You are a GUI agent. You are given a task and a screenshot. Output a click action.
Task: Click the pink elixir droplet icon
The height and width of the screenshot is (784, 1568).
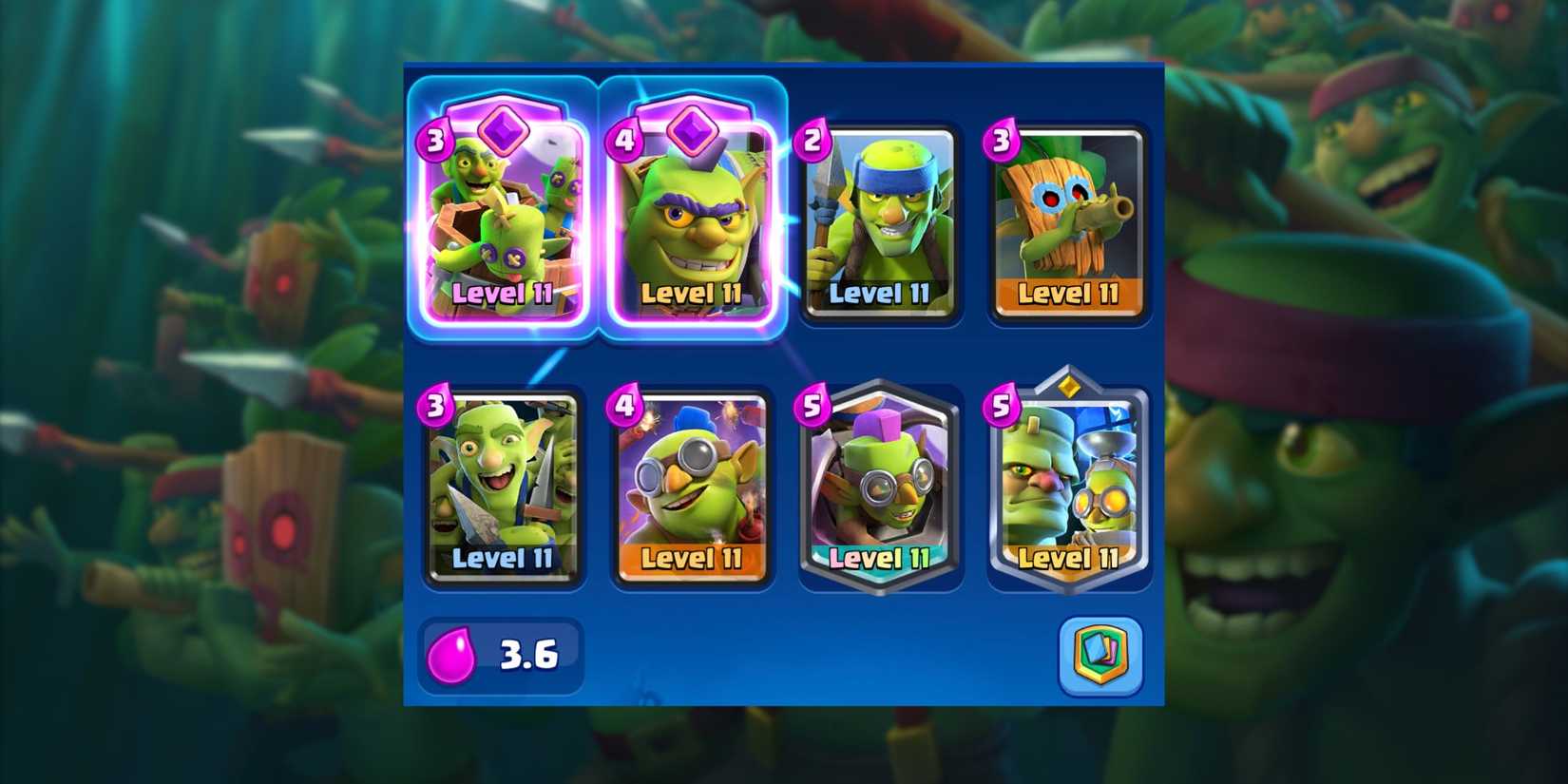(x=454, y=654)
